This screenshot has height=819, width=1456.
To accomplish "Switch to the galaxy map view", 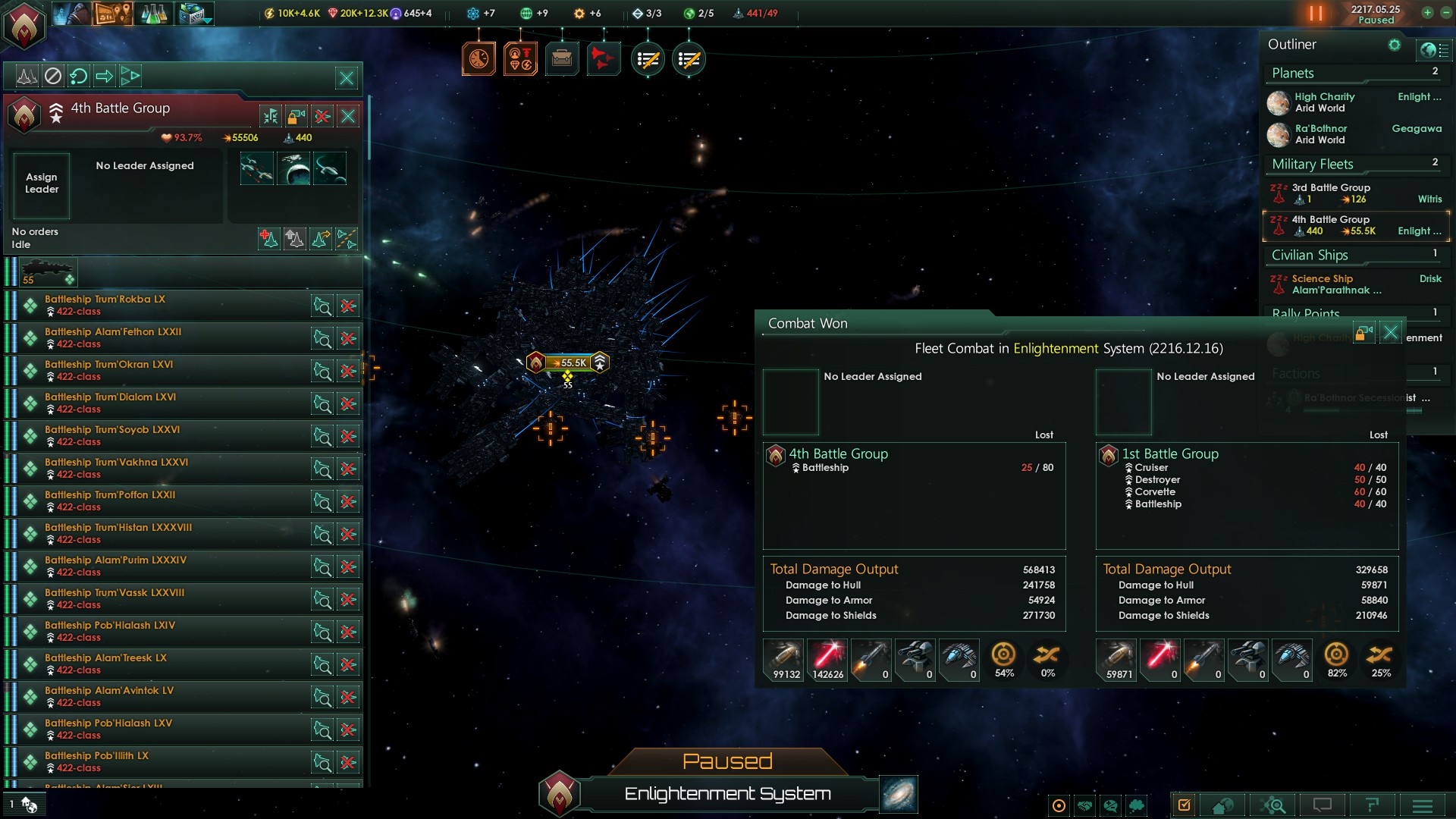I will point(899,794).
